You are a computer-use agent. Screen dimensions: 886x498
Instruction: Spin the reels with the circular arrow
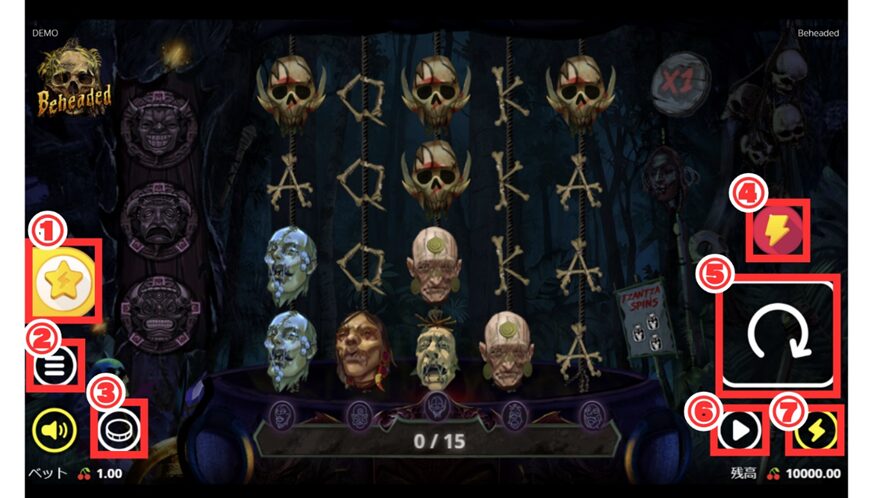[x=776, y=336]
